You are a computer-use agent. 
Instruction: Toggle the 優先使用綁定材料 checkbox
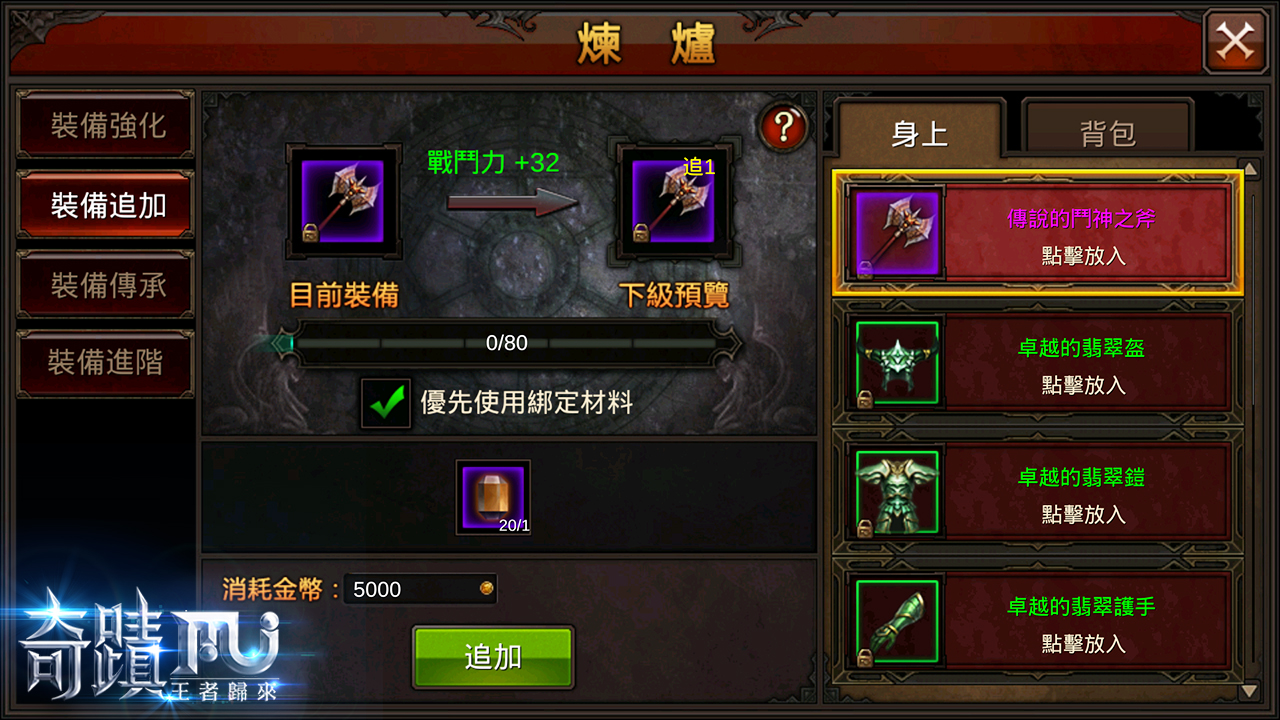point(386,399)
